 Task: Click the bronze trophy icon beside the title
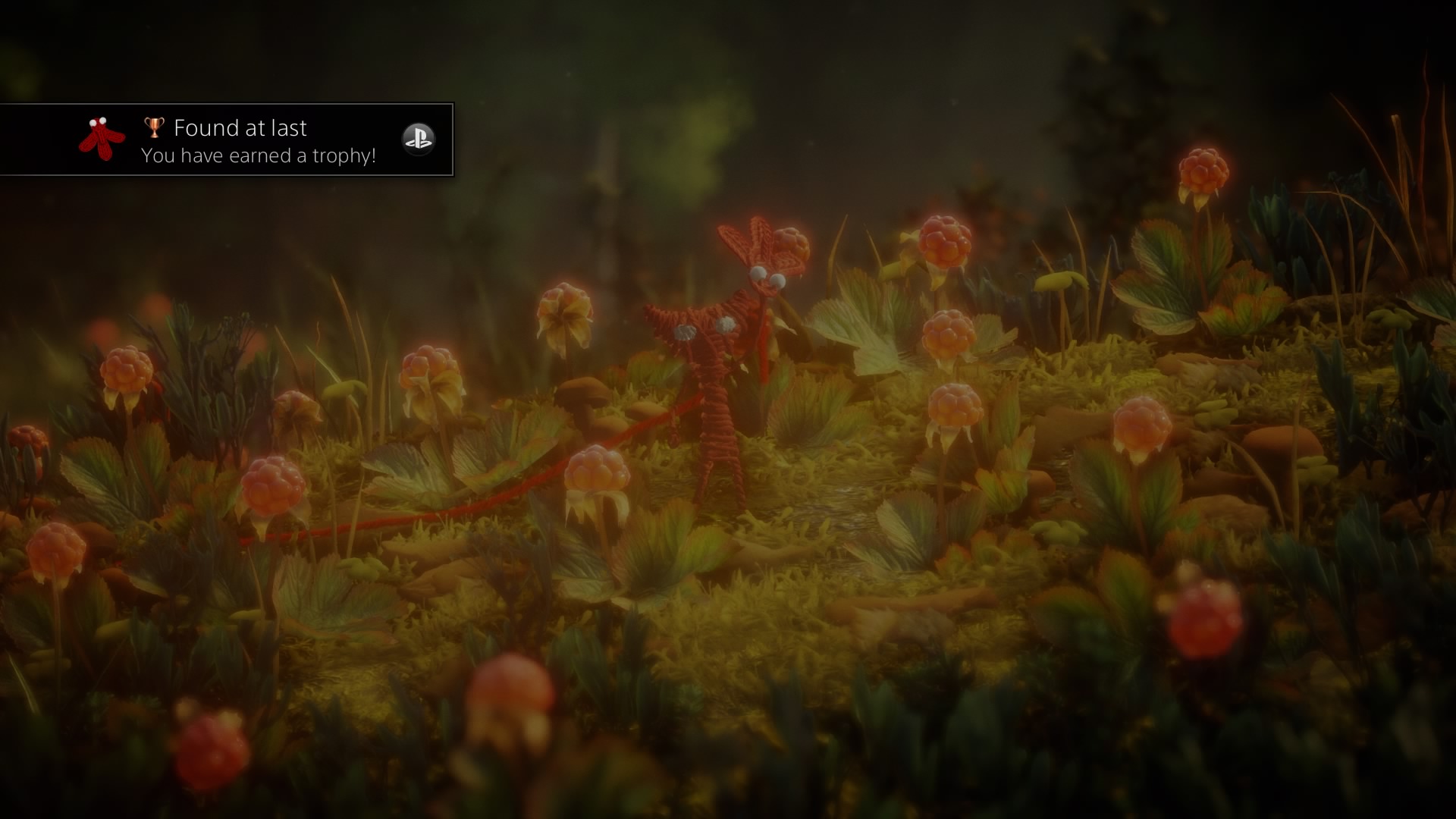(152, 127)
